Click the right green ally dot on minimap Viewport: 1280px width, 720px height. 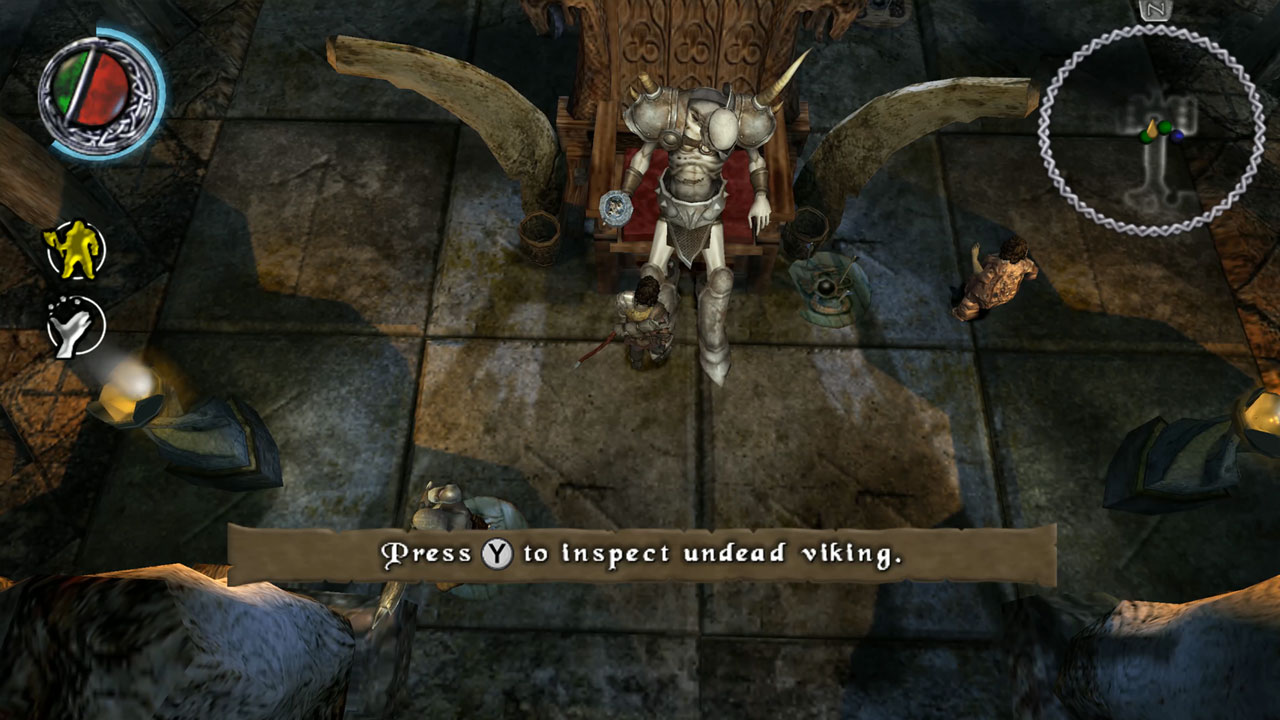point(1164,126)
